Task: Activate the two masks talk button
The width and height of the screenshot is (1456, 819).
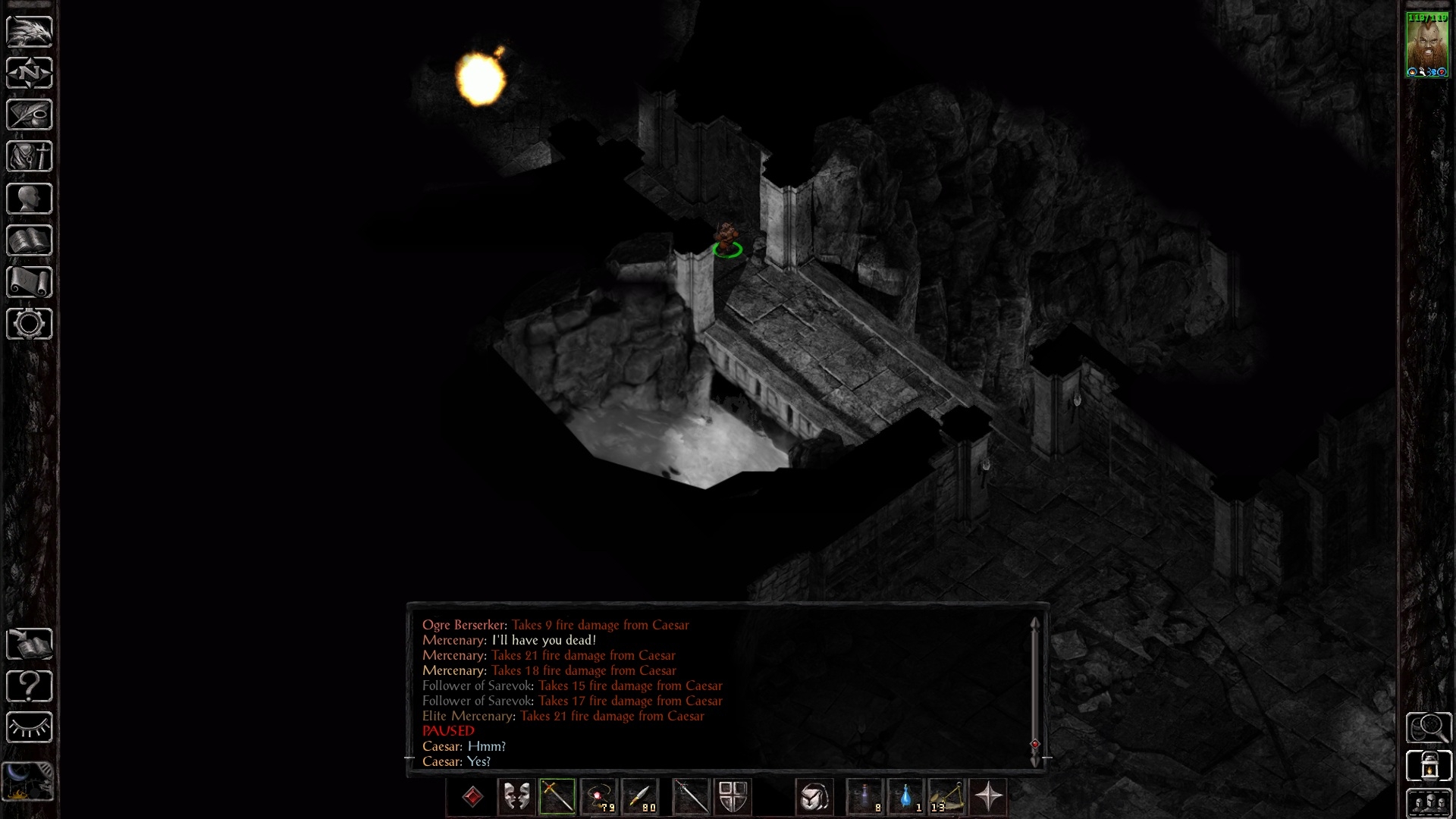Action: pyautogui.click(x=516, y=797)
